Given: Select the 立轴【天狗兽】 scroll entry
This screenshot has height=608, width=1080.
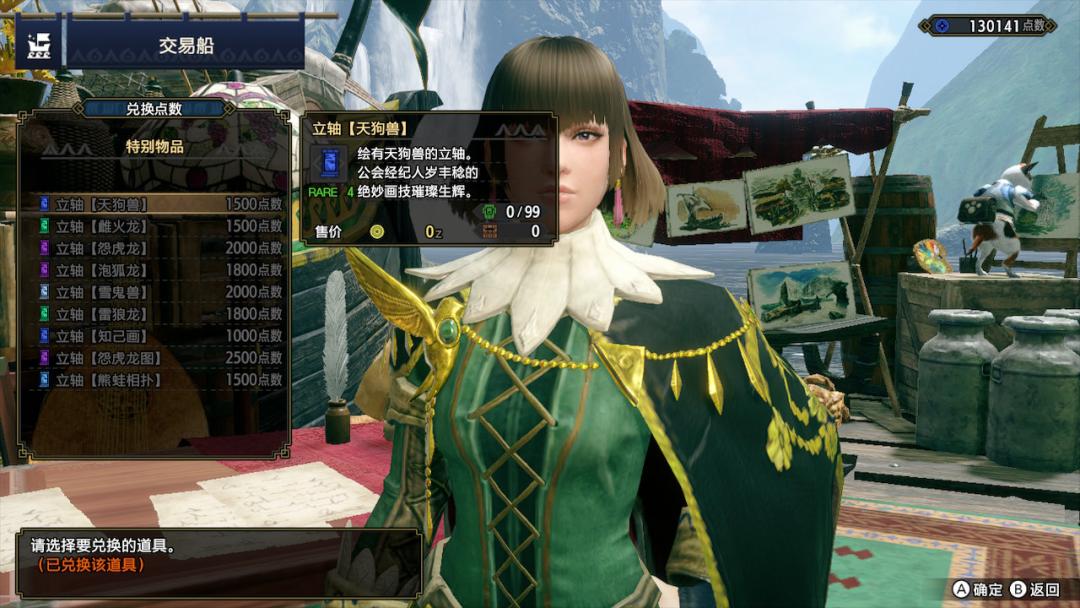Looking at the screenshot, I should 160,204.
